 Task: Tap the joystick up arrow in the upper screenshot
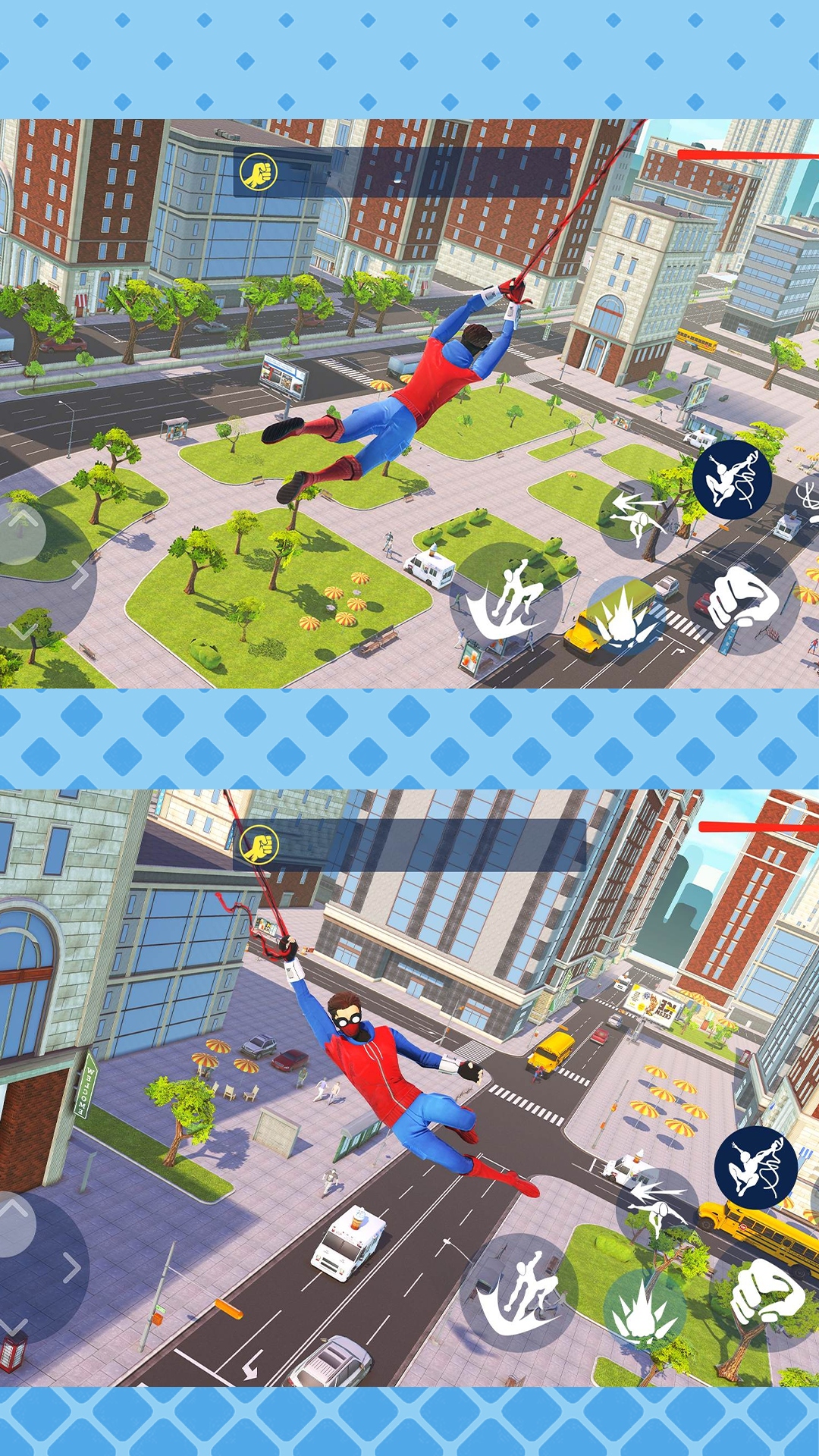[23, 519]
